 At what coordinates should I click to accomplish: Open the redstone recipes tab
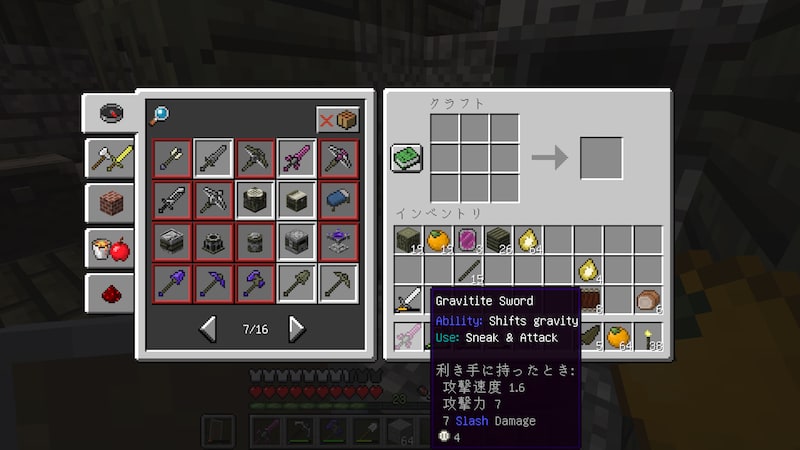coord(110,293)
